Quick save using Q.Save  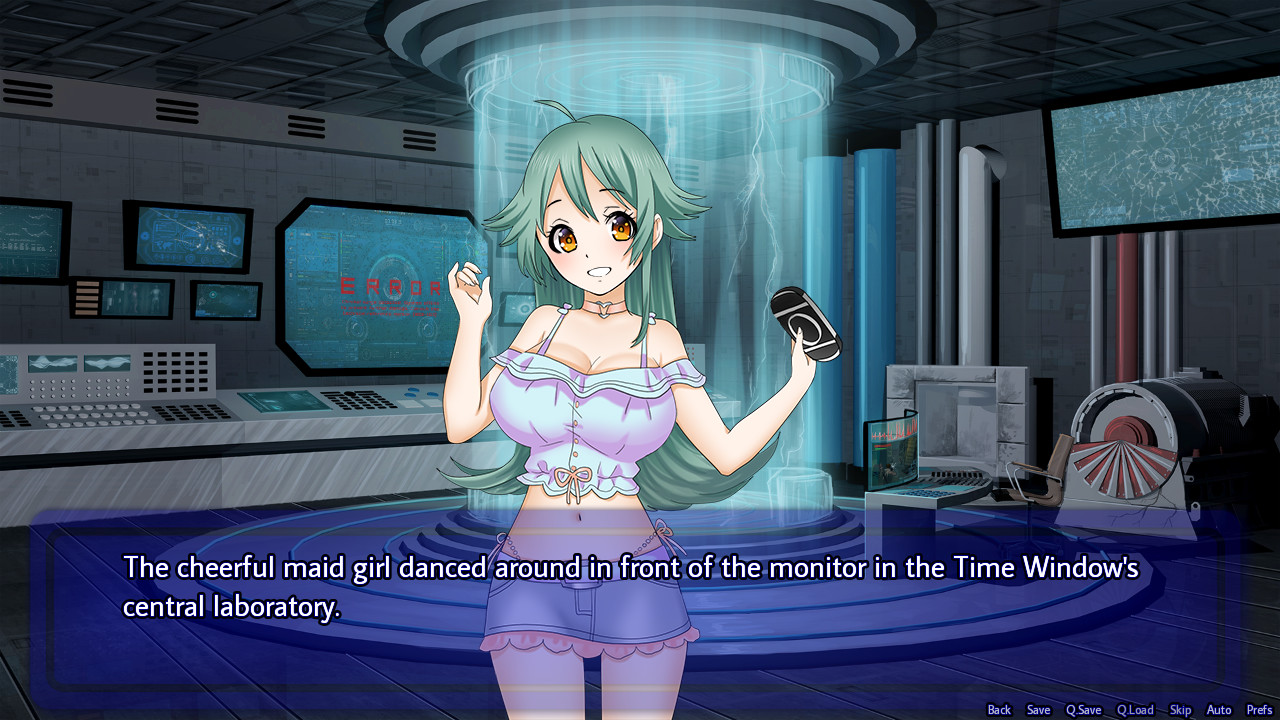[x=1083, y=709]
